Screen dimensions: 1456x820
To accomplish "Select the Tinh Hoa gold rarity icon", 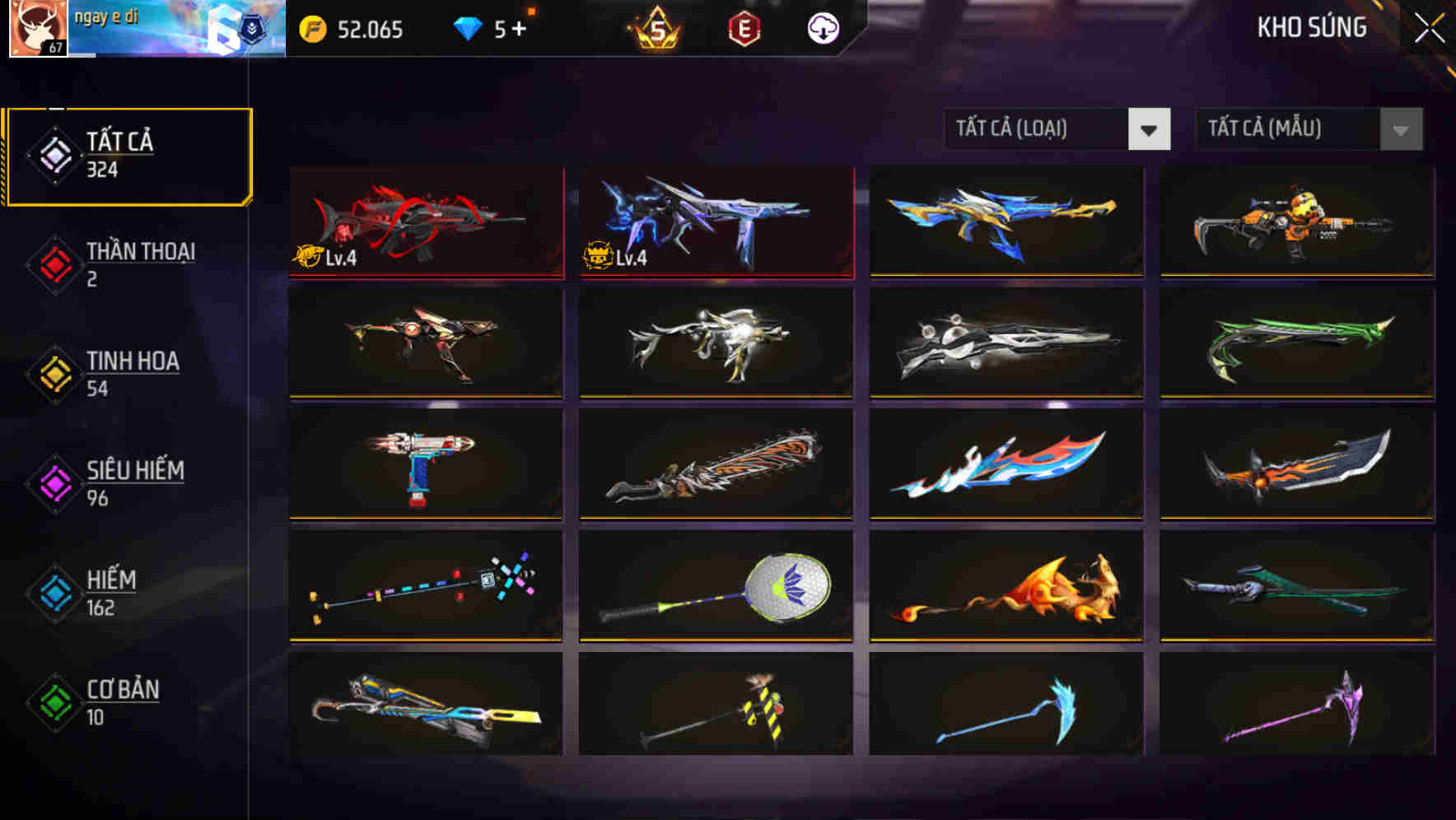I will (53, 373).
